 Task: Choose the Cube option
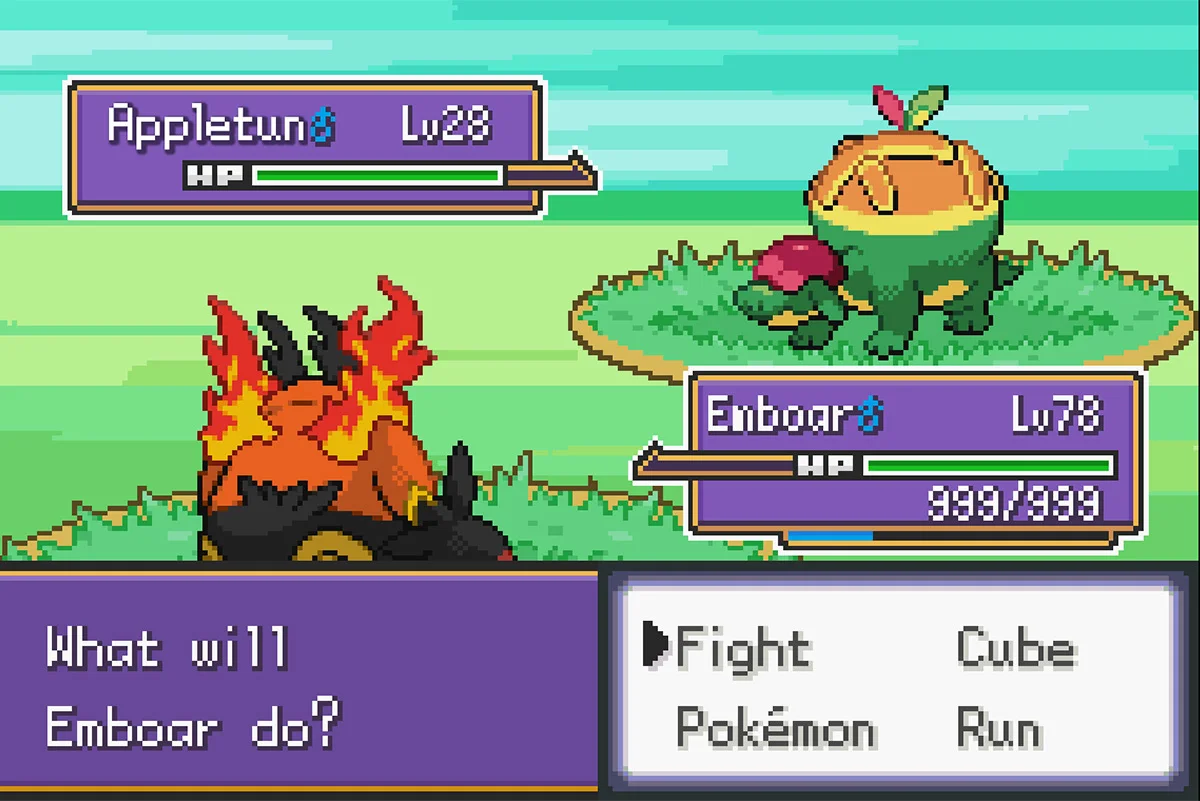1015,648
